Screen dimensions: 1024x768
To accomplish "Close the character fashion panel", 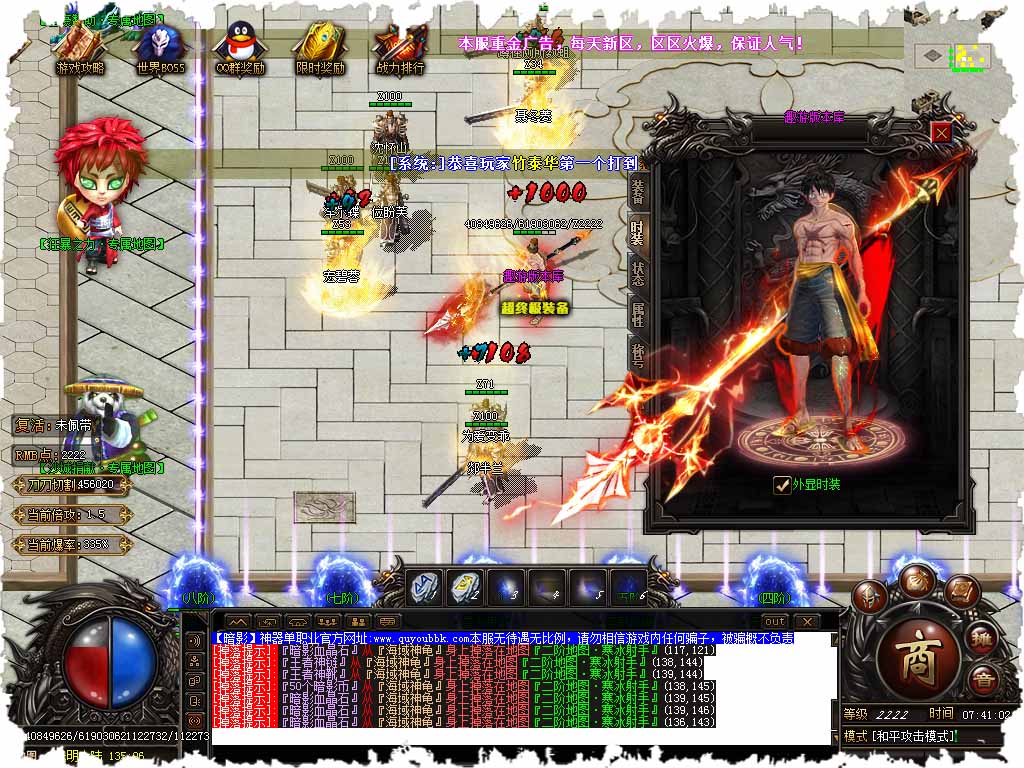I will pyautogui.click(x=941, y=131).
